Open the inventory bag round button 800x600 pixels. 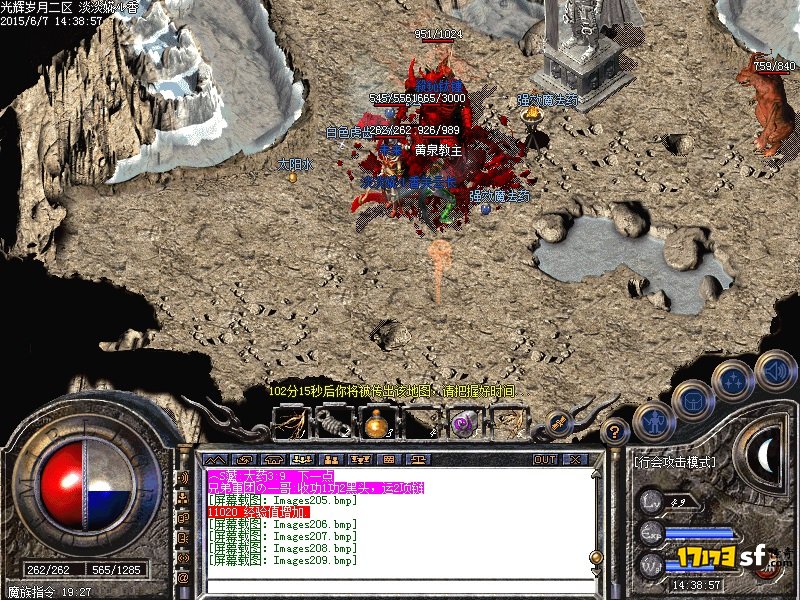[693, 402]
